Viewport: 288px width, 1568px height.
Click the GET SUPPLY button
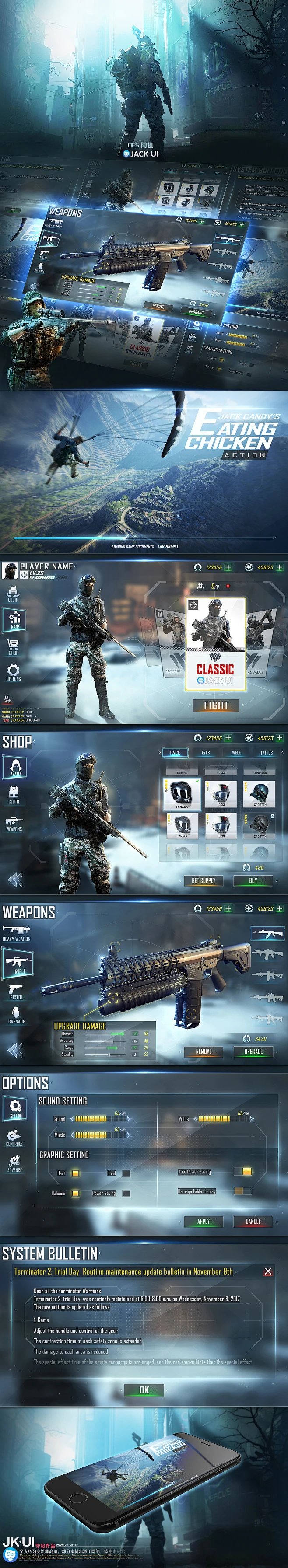point(204,880)
